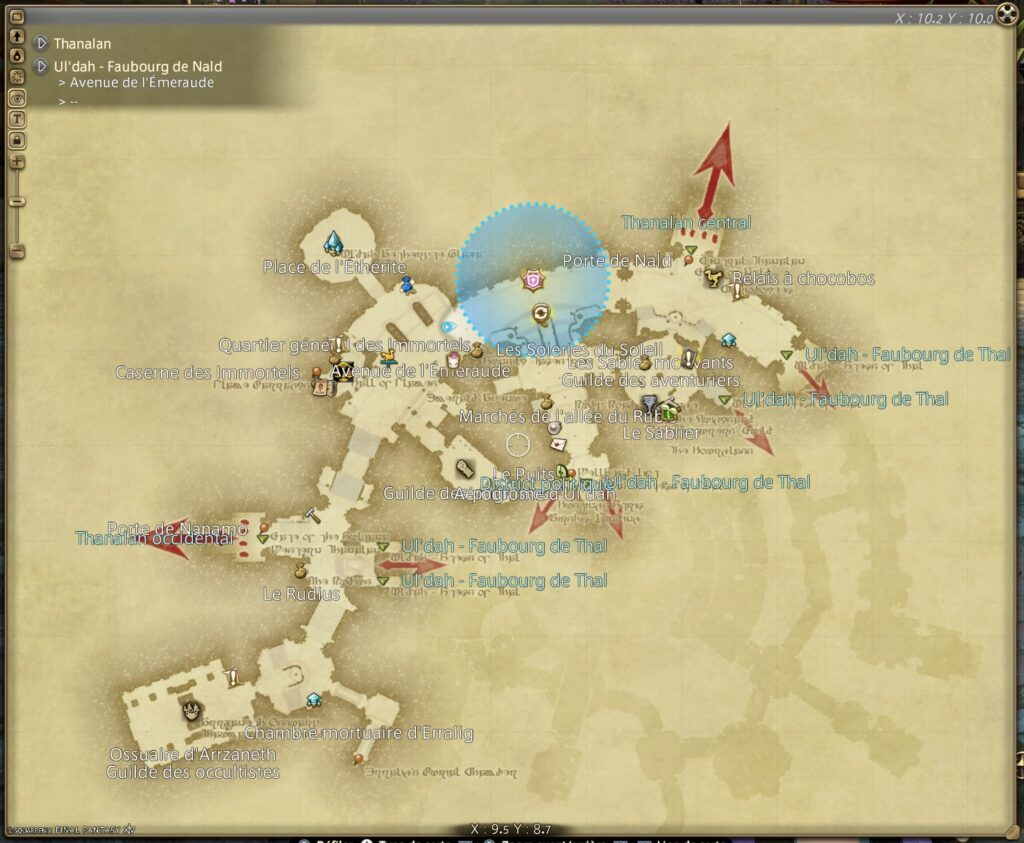This screenshot has width=1024, height=843.
Task: Zoom out with the bottom minus button
Action: [17, 248]
